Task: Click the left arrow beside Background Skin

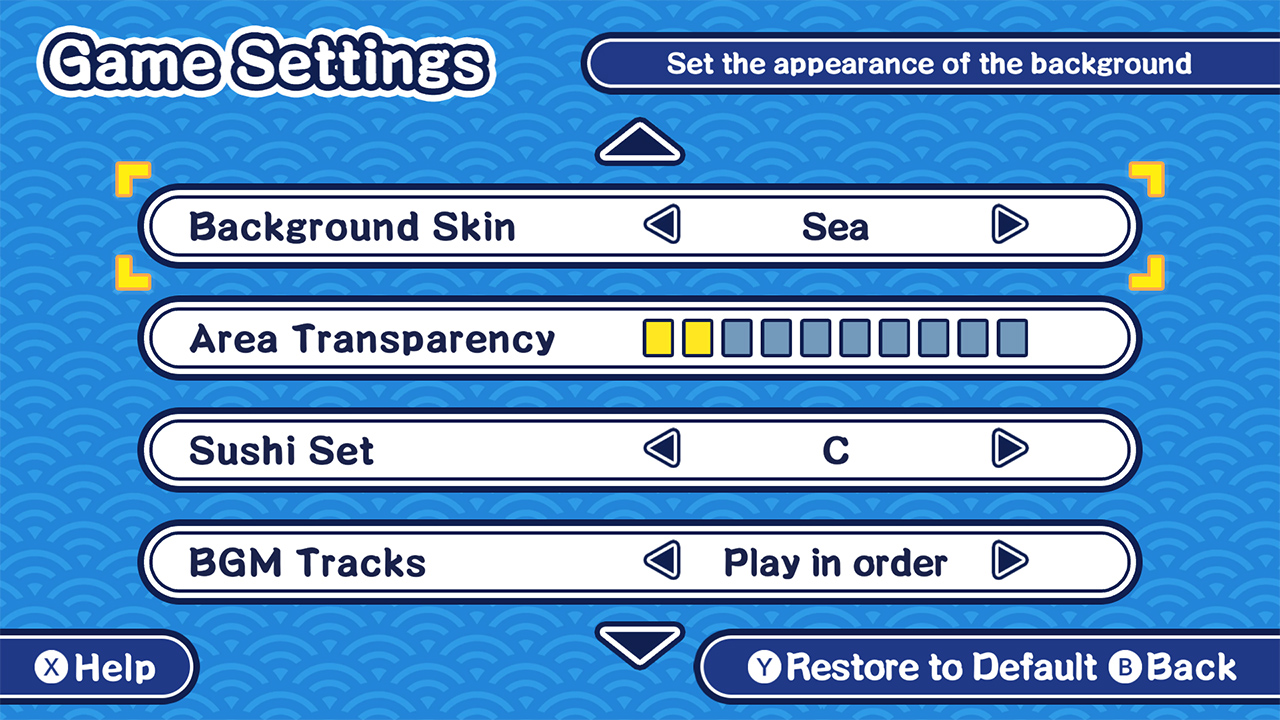Action: (x=663, y=226)
